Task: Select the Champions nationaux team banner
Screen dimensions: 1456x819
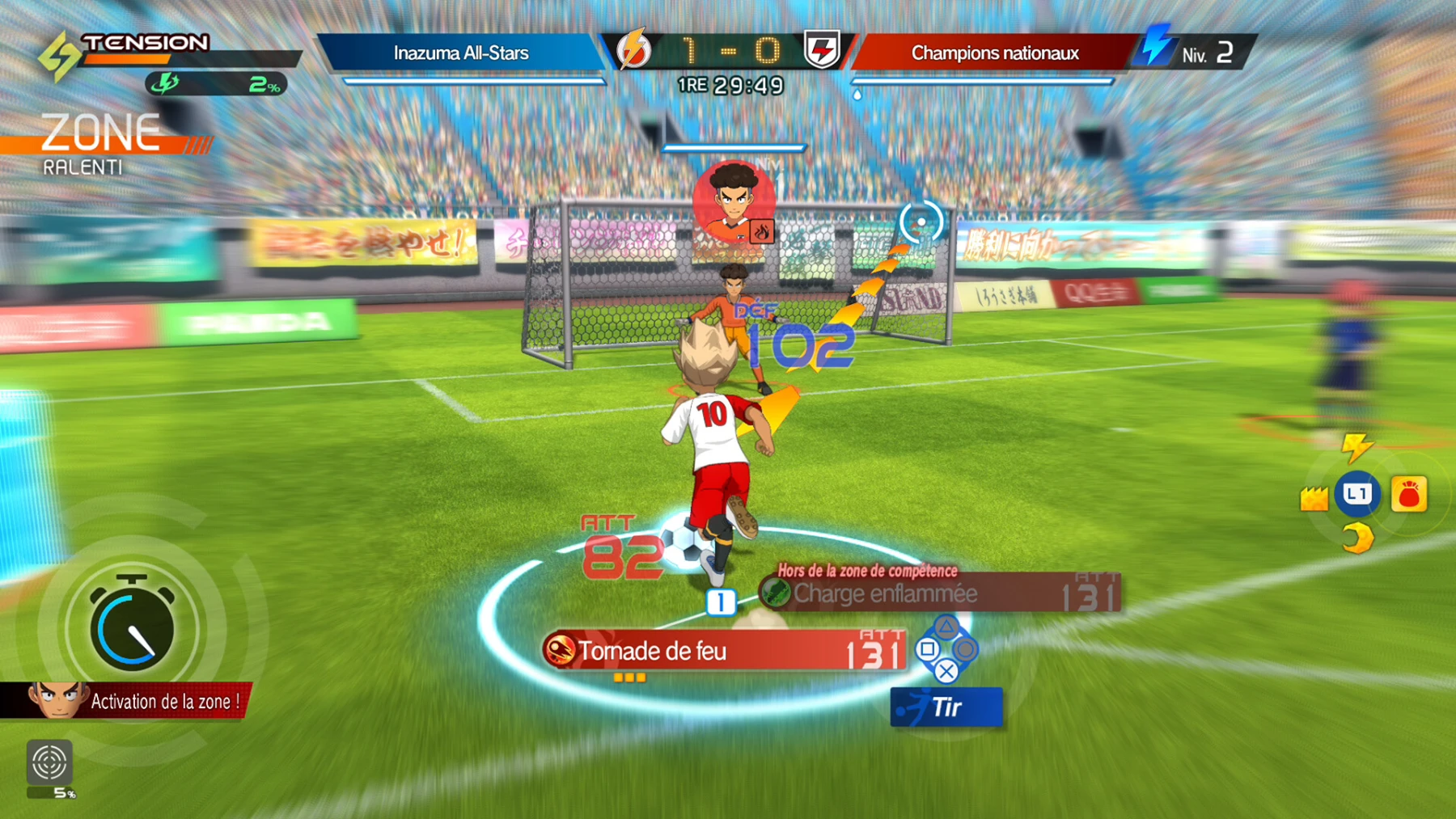Action: click(995, 53)
